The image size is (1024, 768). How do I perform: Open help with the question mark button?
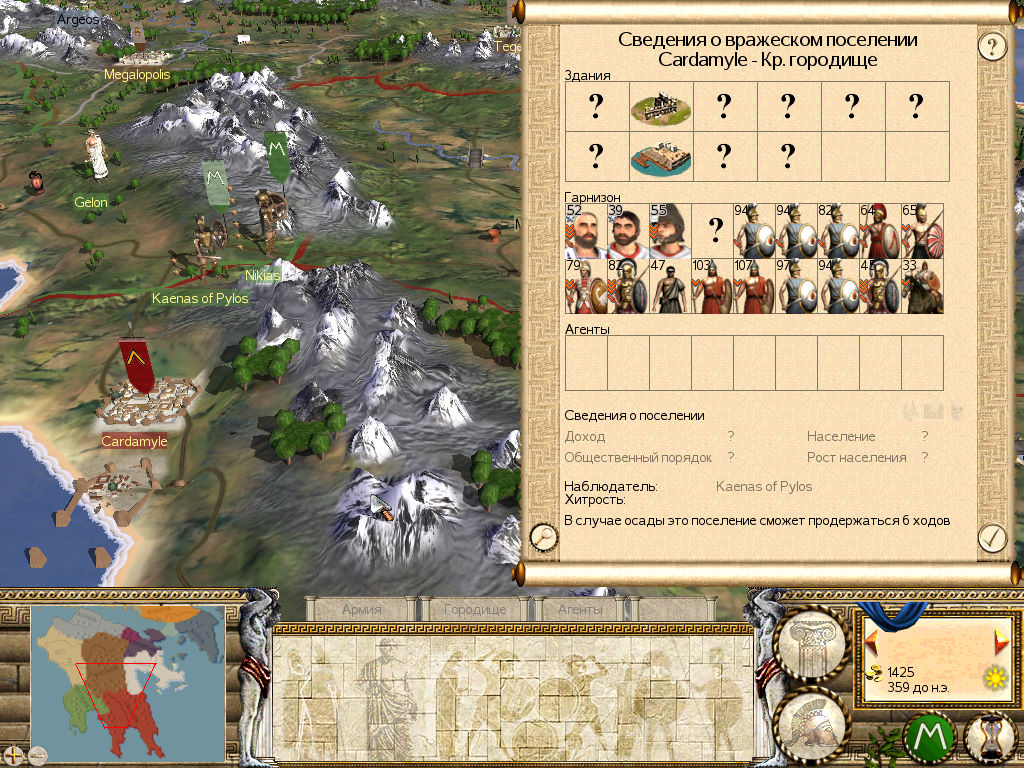coord(991,46)
